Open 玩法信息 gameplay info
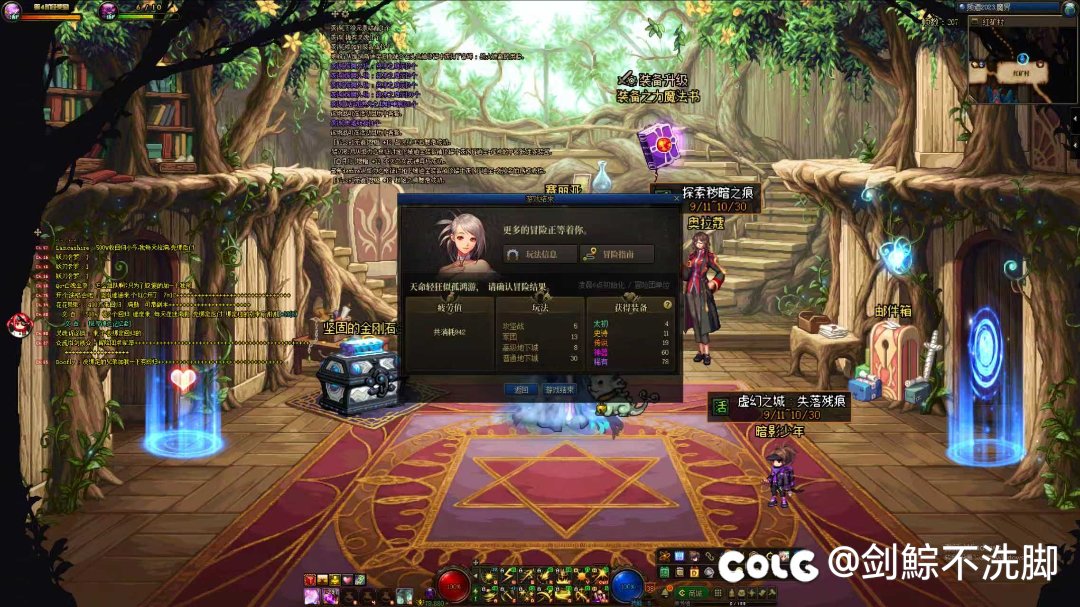1080x607 pixels. tap(541, 254)
